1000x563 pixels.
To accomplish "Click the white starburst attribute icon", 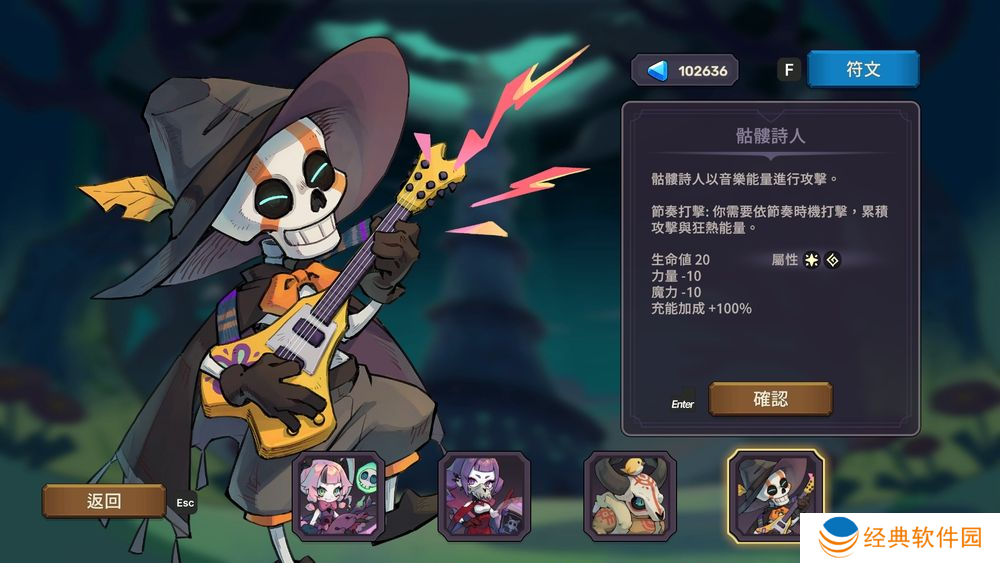I will coord(812,260).
